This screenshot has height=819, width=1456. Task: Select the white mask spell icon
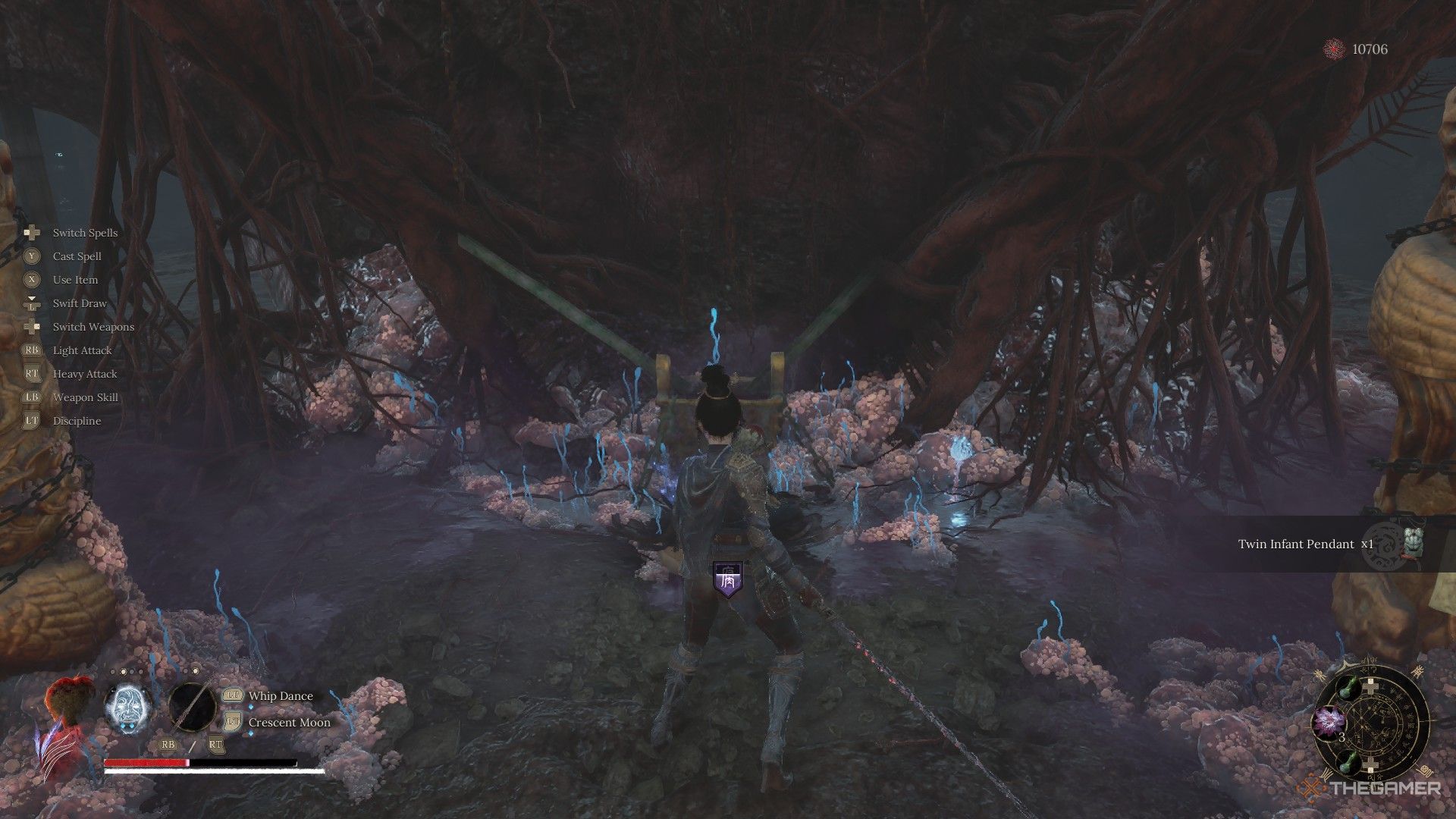pyautogui.click(x=126, y=708)
